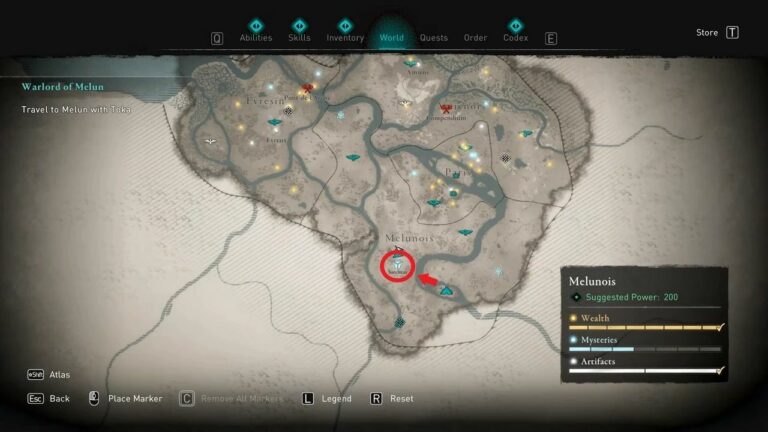The height and width of the screenshot is (432, 768).
Task: Select the Mysteries progress row
Action: pos(645,343)
